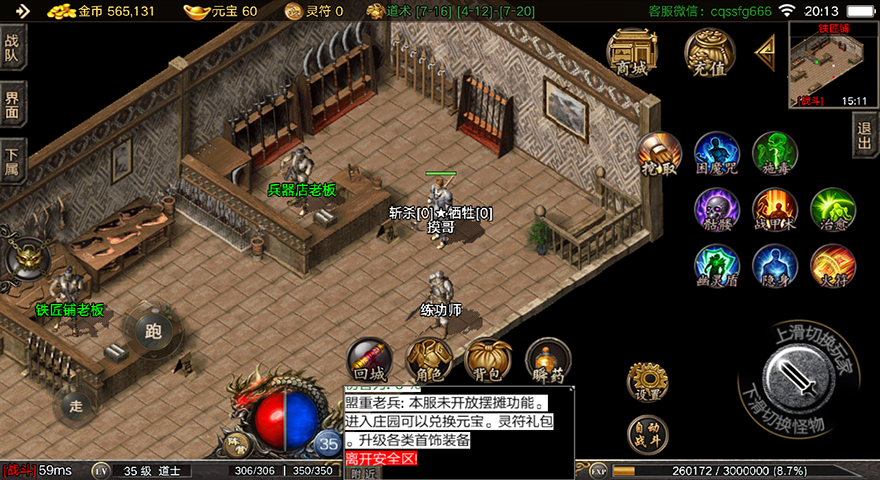Activate the 战甲术 armor skill
The width and height of the screenshot is (880, 480).
click(775, 210)
